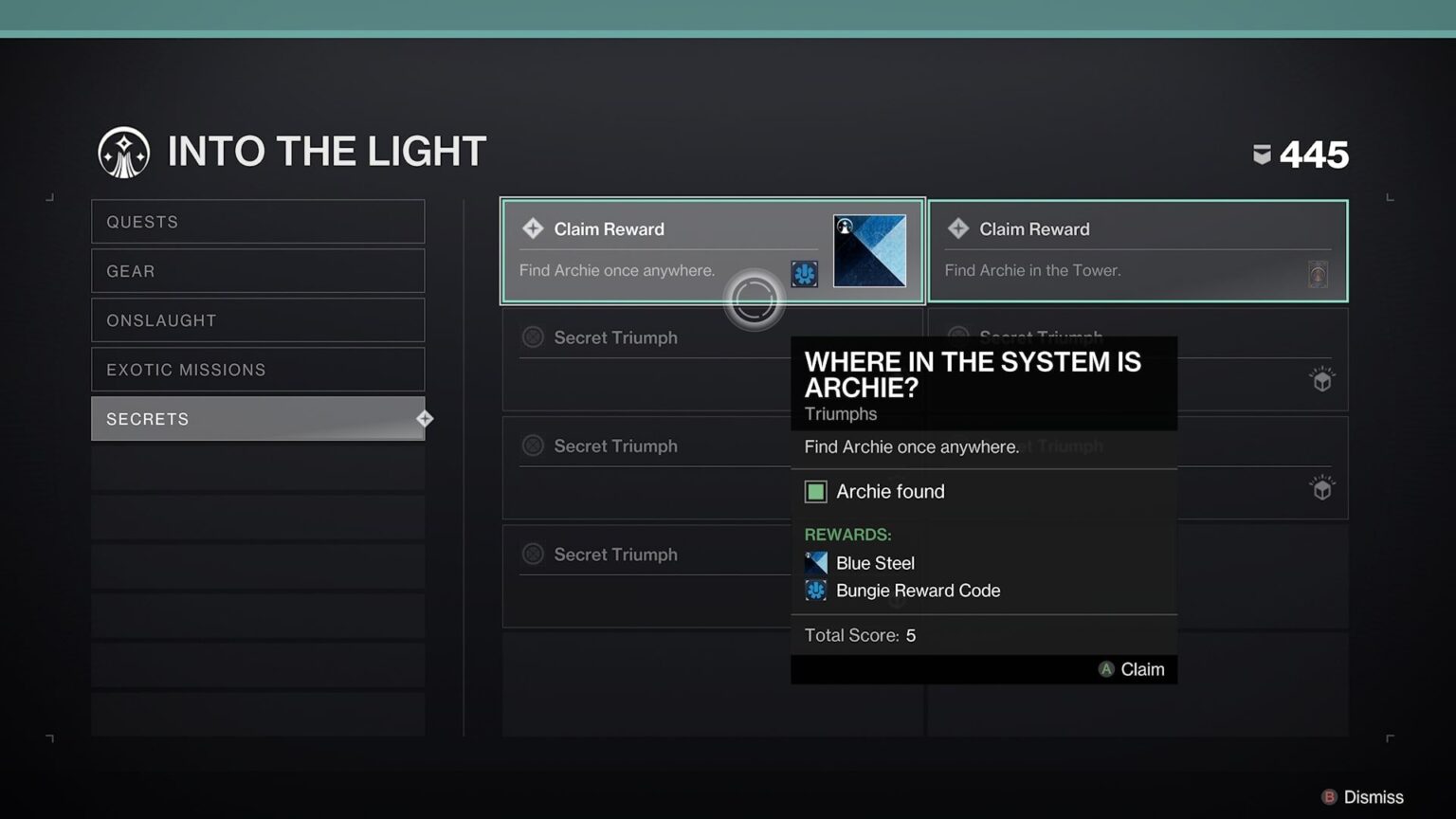The height and width of the screenshot is (819, 1456).
Task: Switch to the QUESTS tab
Action: (258, 221)
